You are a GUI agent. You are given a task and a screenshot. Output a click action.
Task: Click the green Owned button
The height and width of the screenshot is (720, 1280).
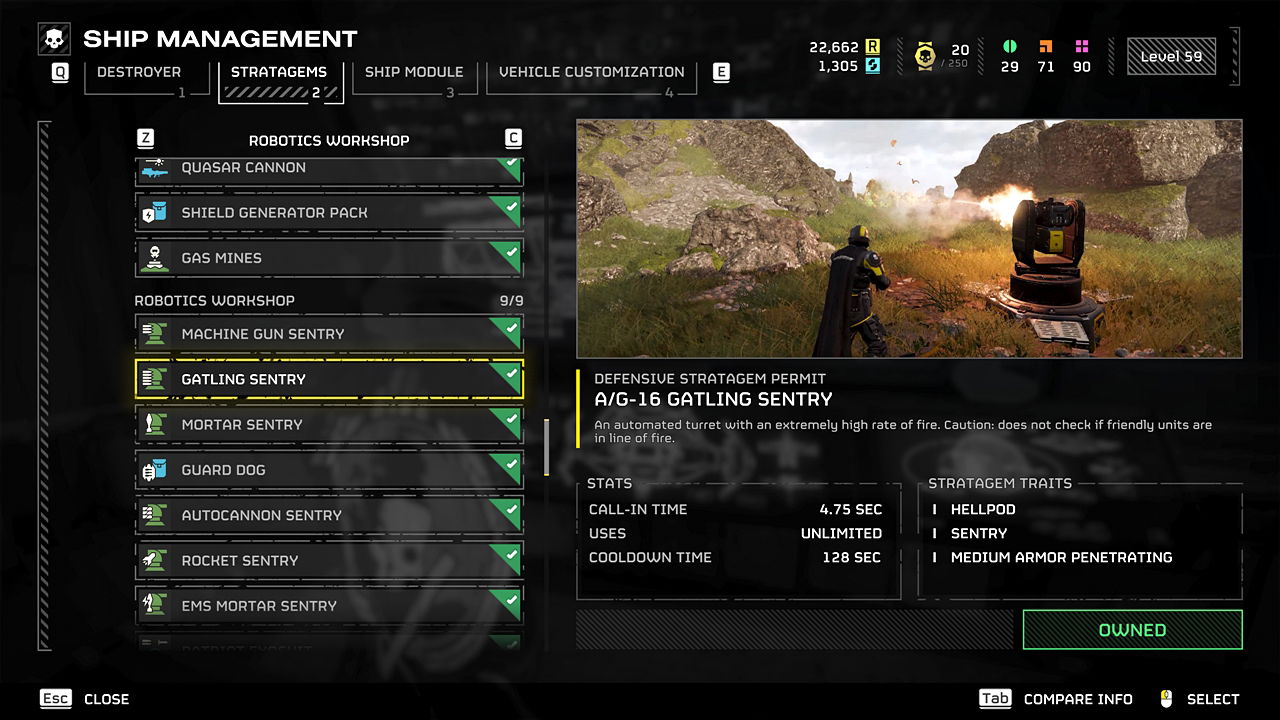pyautogui.click(x=1132, y=630)
